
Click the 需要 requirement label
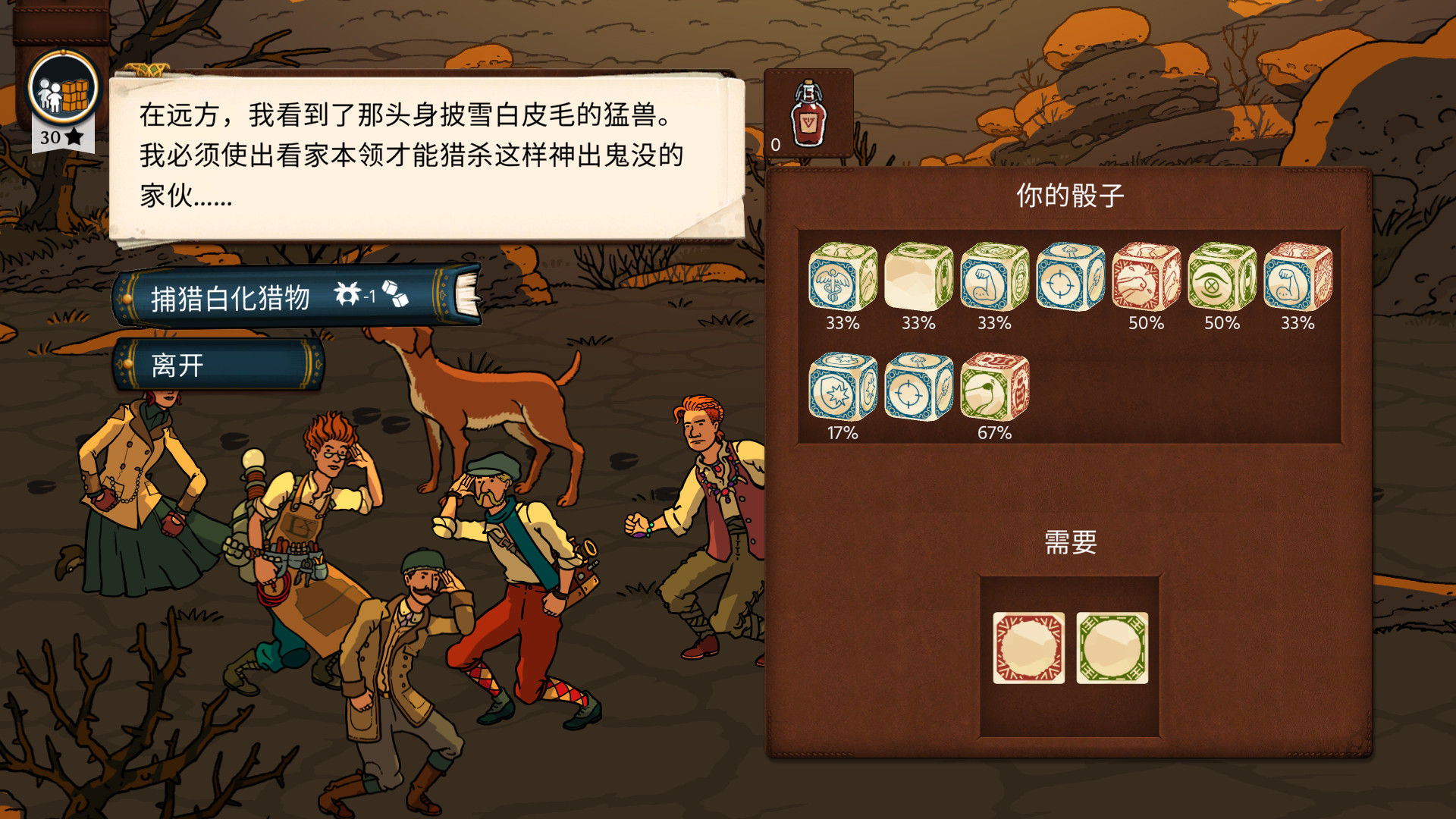1071,543
